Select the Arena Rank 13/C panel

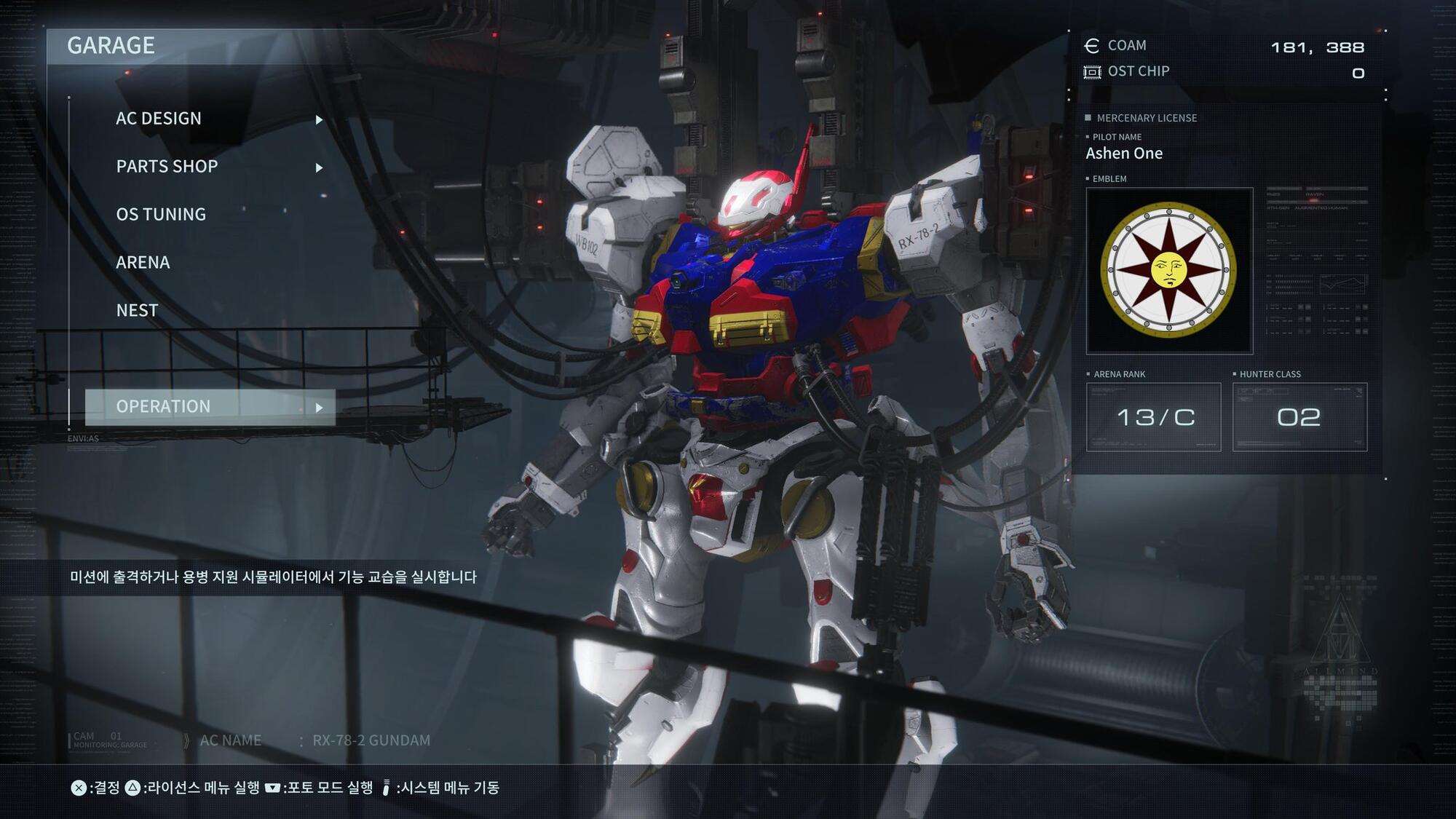pos(1153,417)
